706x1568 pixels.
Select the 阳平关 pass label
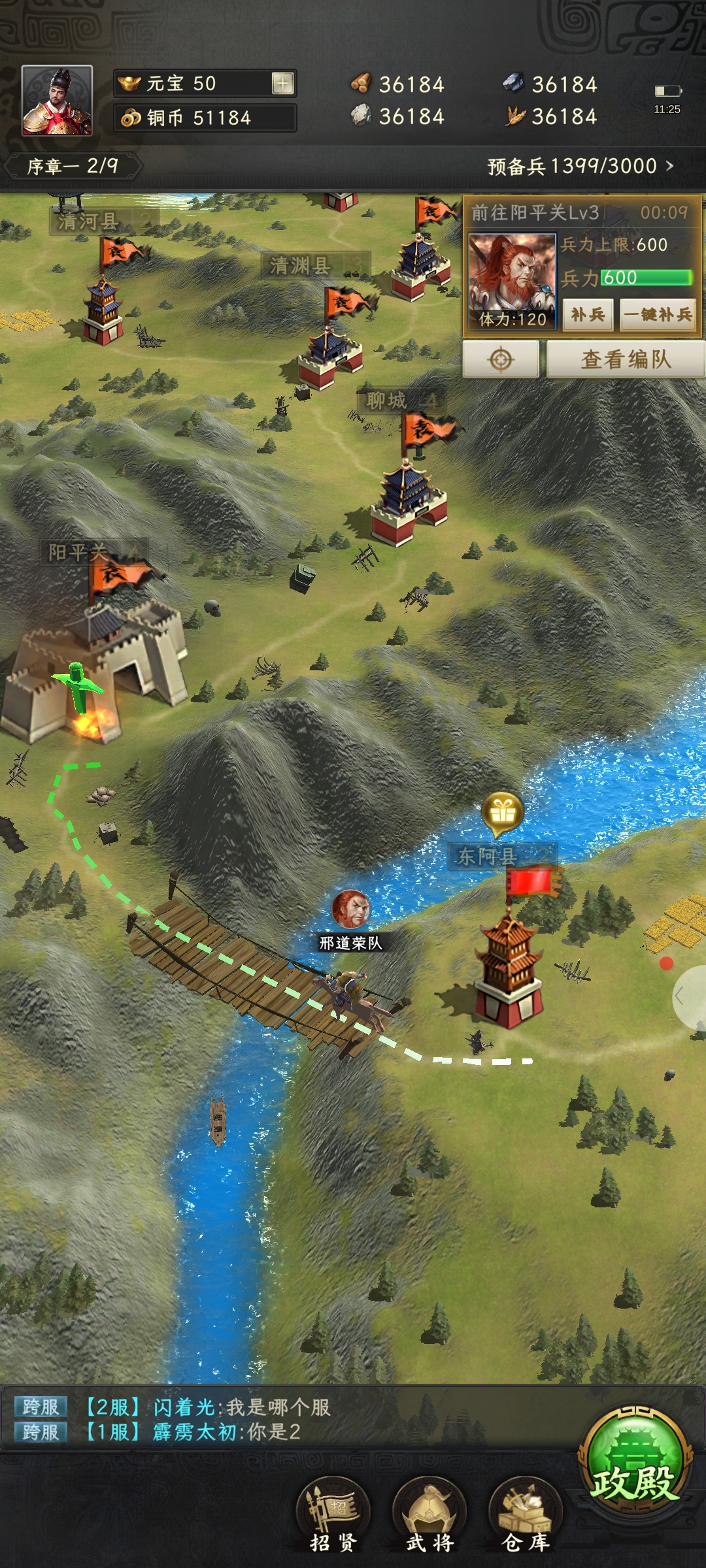(x=78, y=552)
